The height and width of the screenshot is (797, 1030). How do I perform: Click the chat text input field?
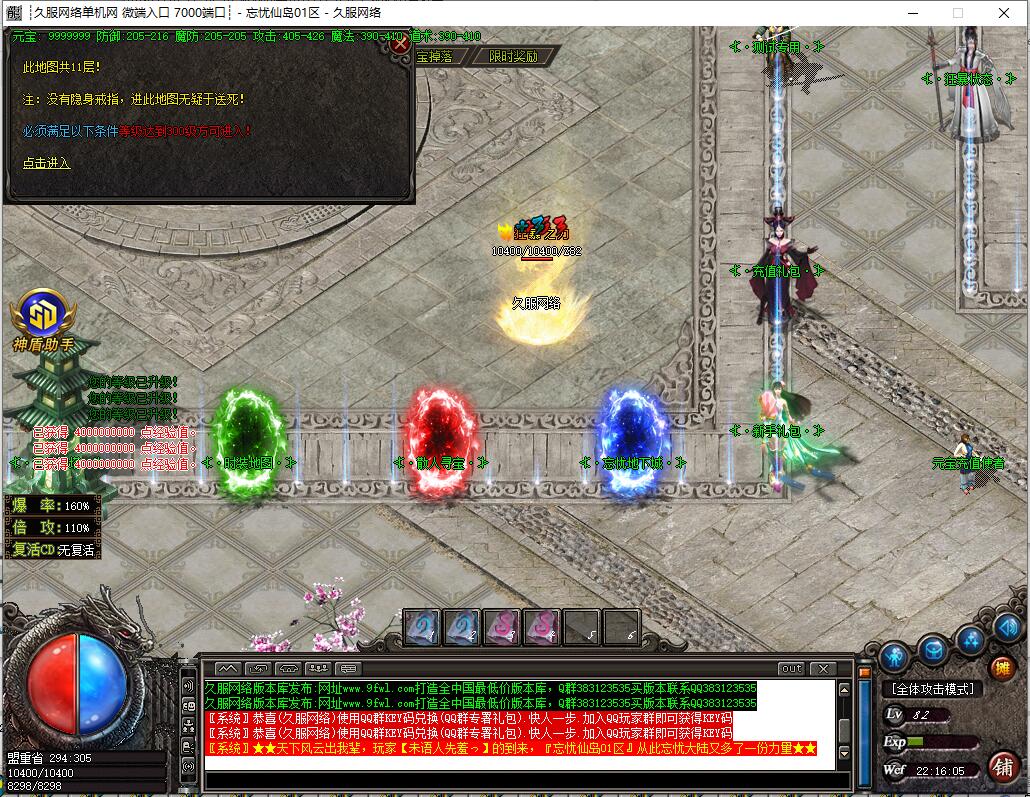(520, 780)
